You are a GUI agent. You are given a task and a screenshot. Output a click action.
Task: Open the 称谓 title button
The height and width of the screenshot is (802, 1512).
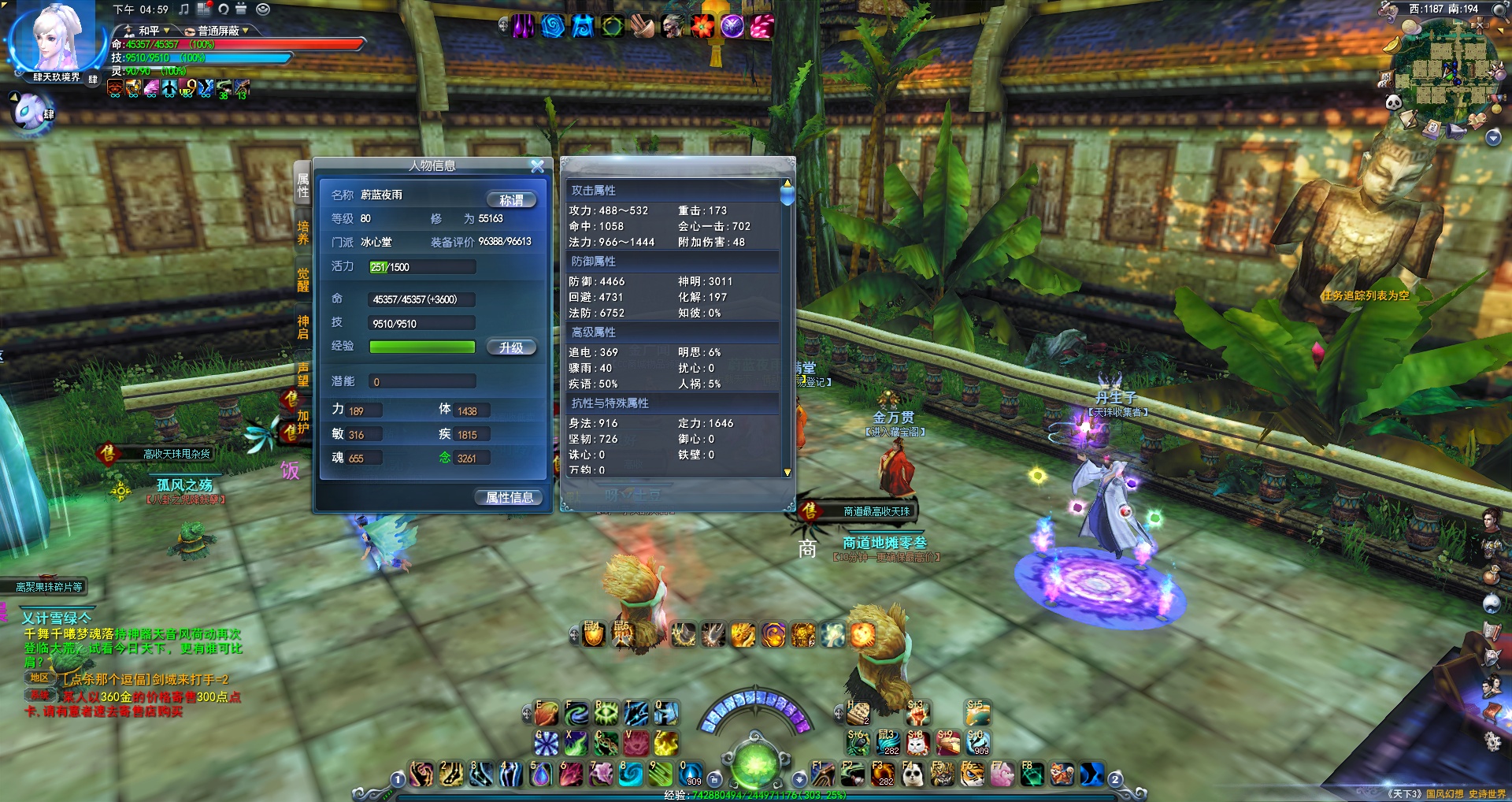[511, 200]
